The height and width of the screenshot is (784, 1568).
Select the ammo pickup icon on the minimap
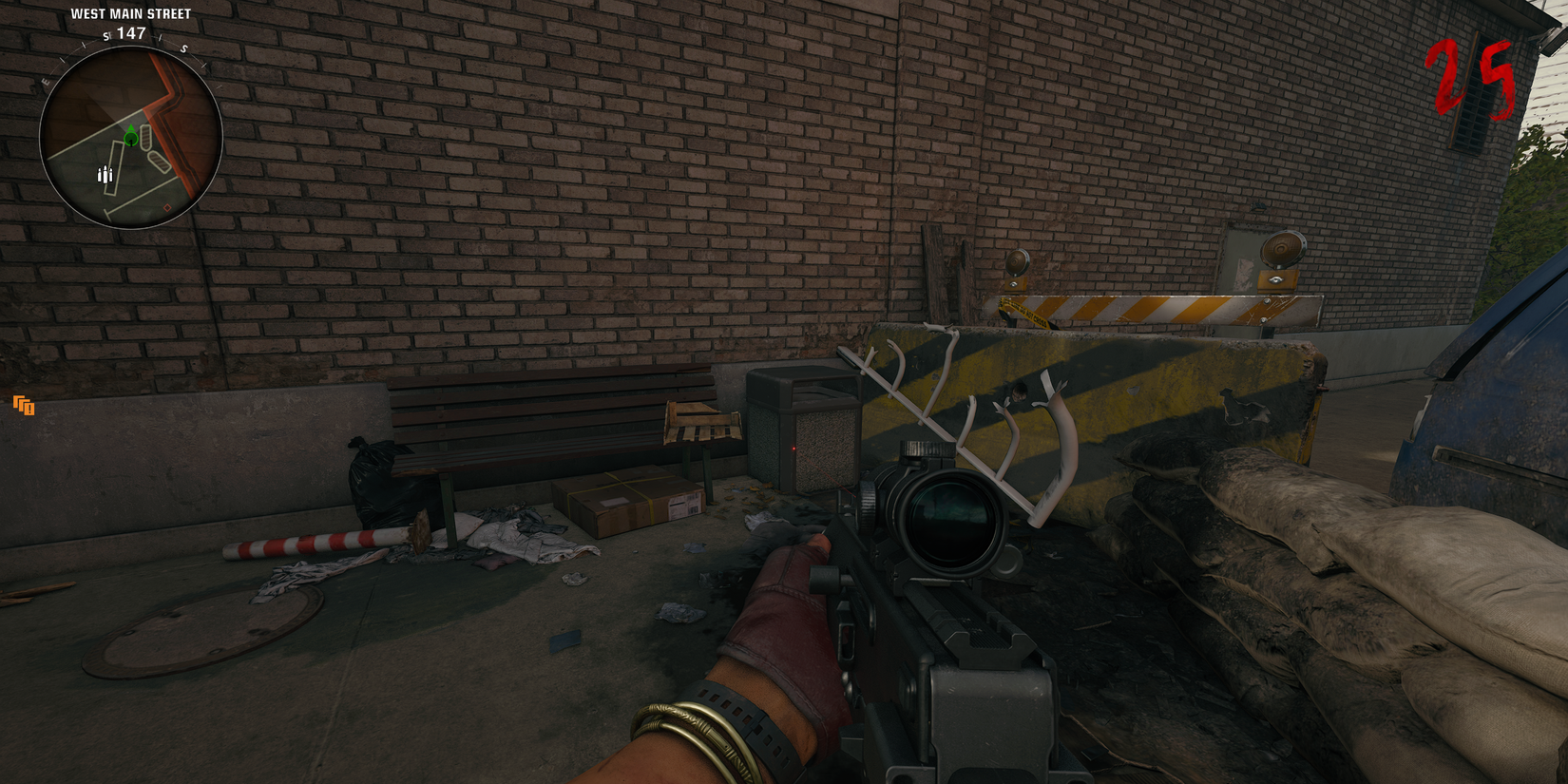click(x=105, y=174)
